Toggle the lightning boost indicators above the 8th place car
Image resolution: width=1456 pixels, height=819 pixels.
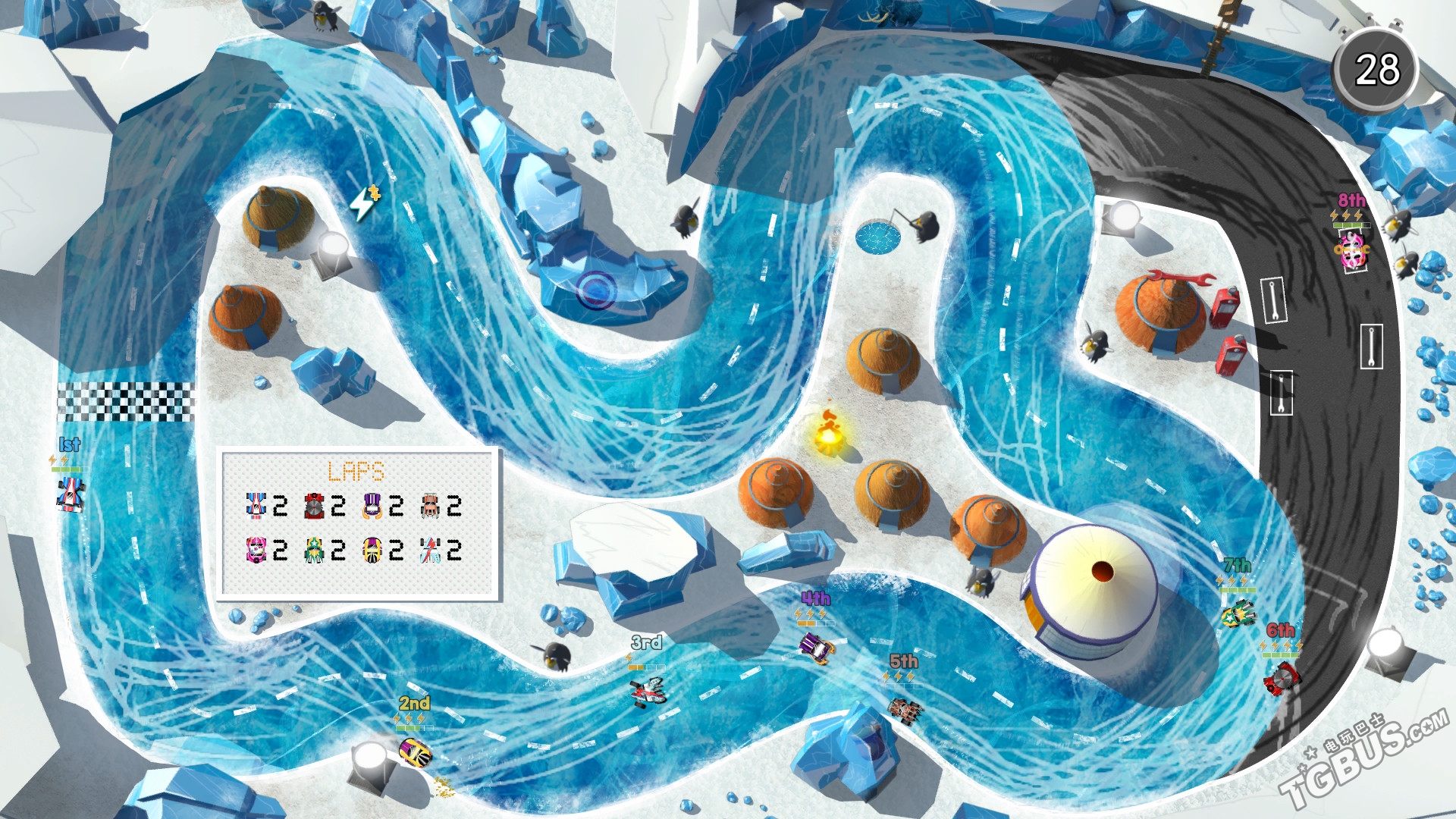[1346, 215]
